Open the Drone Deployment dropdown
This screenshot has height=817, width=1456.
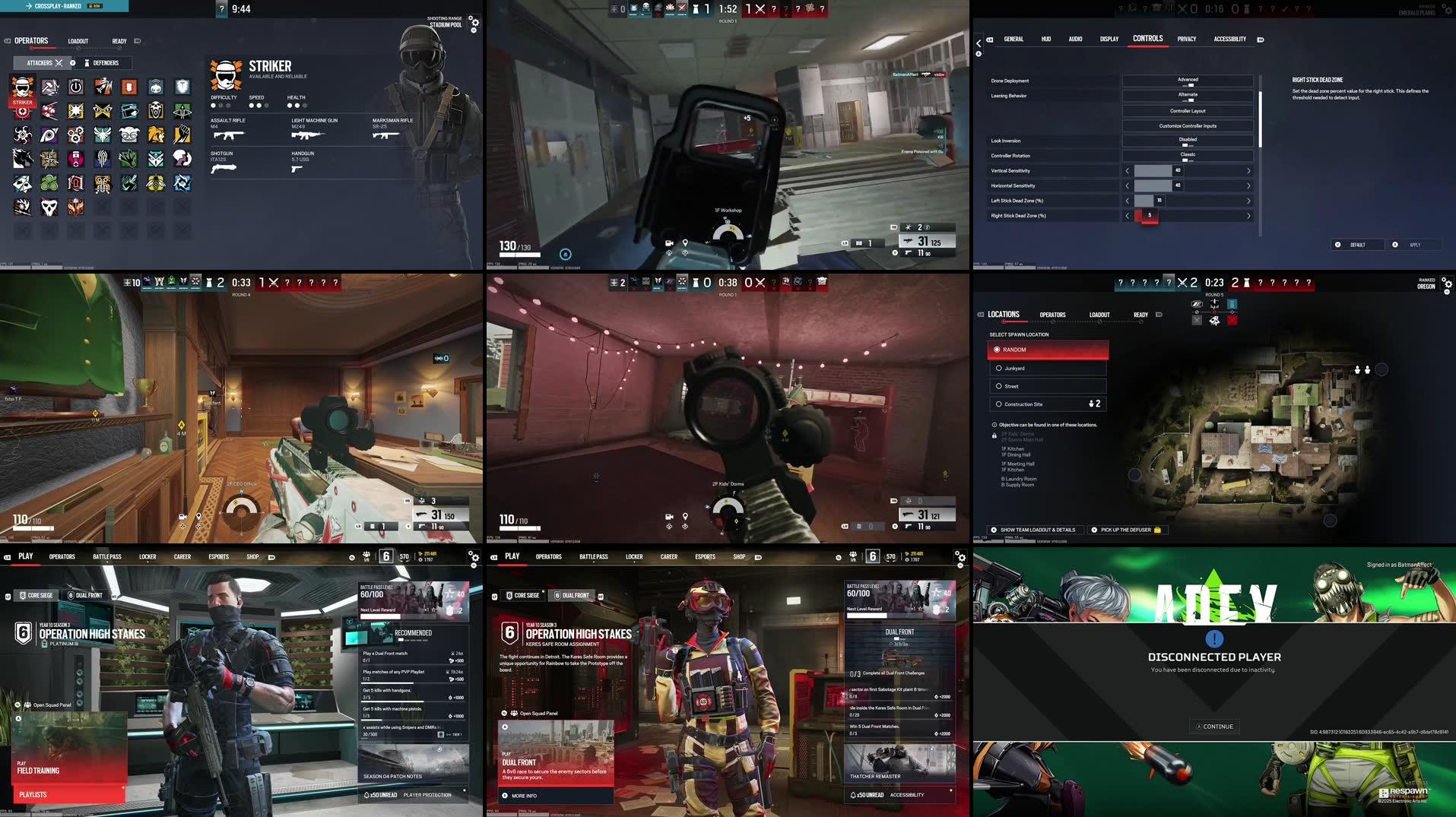pos(1188,80)
